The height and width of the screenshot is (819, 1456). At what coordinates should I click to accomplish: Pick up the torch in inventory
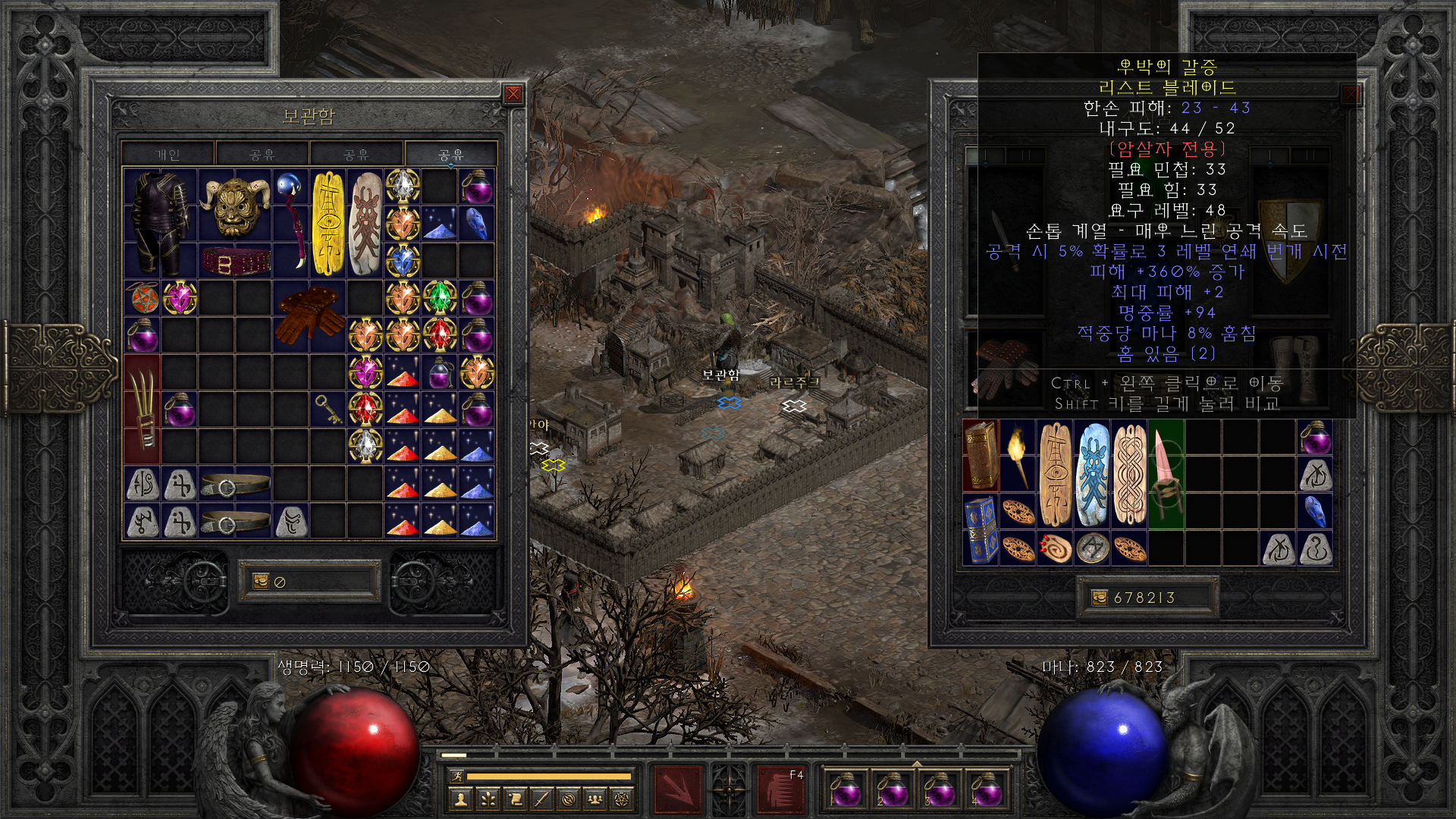pyautogui.click(x=1018, y=457)
